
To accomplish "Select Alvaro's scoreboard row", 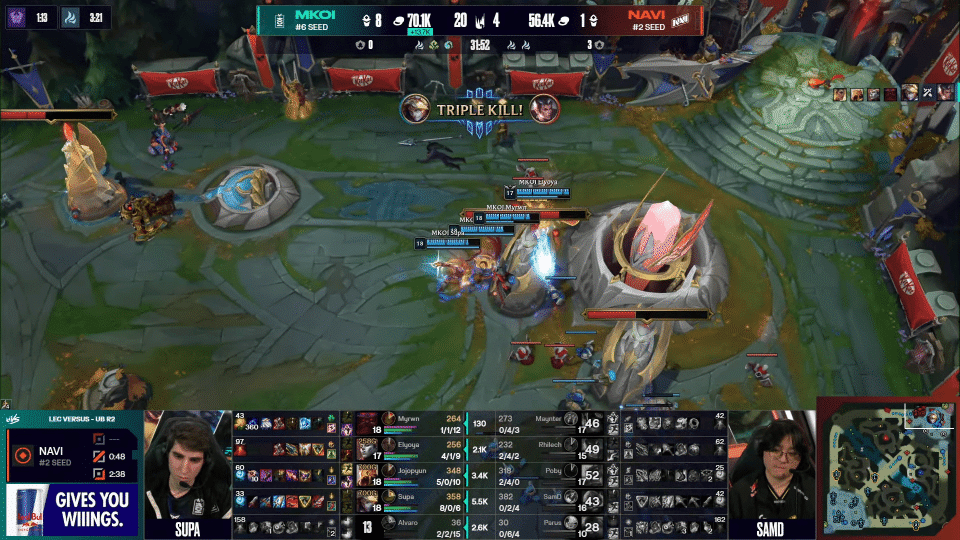I will click(x=410, y=522).
